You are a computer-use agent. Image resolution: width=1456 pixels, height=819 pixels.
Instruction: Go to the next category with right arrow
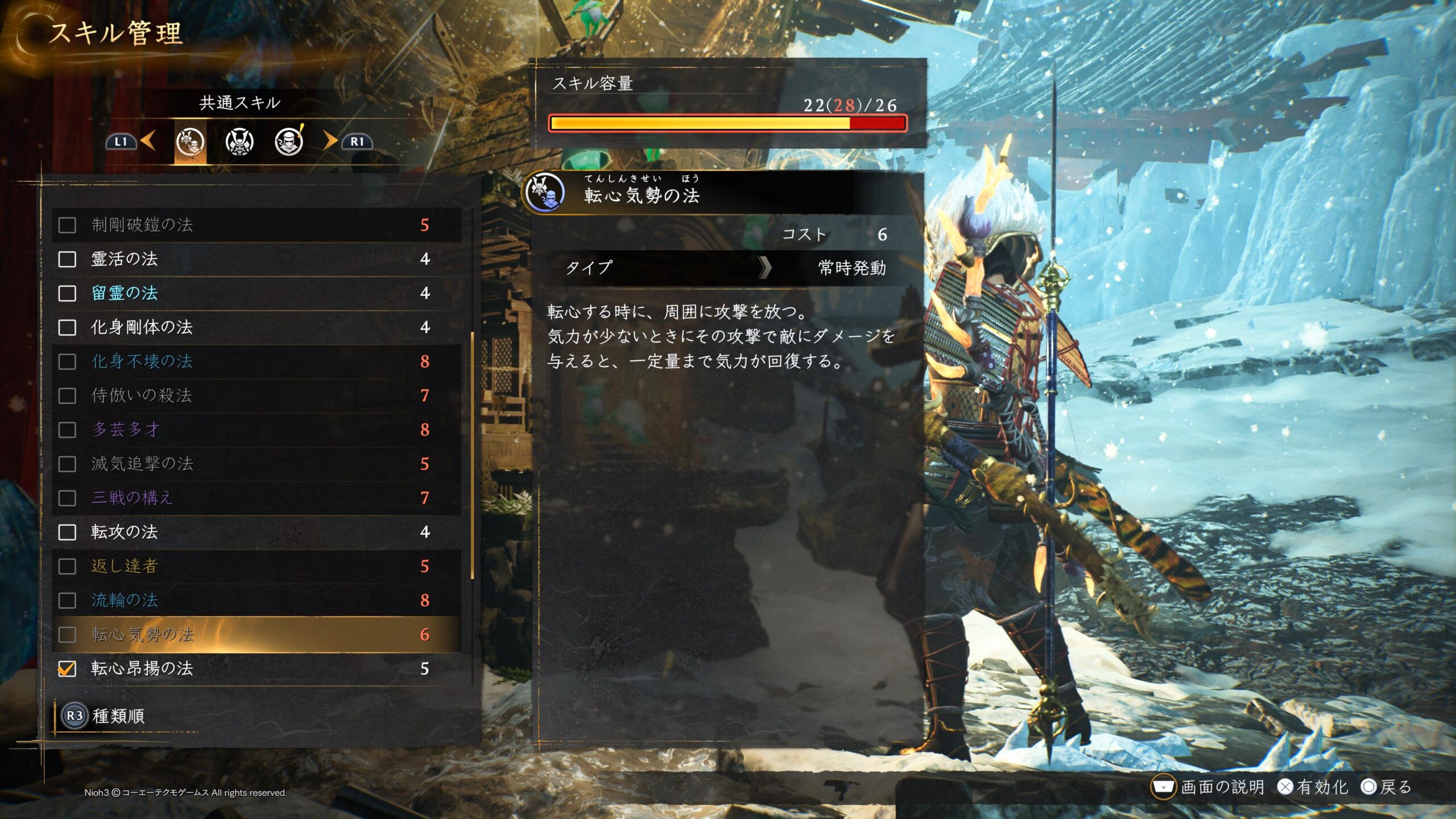[330, 140]
